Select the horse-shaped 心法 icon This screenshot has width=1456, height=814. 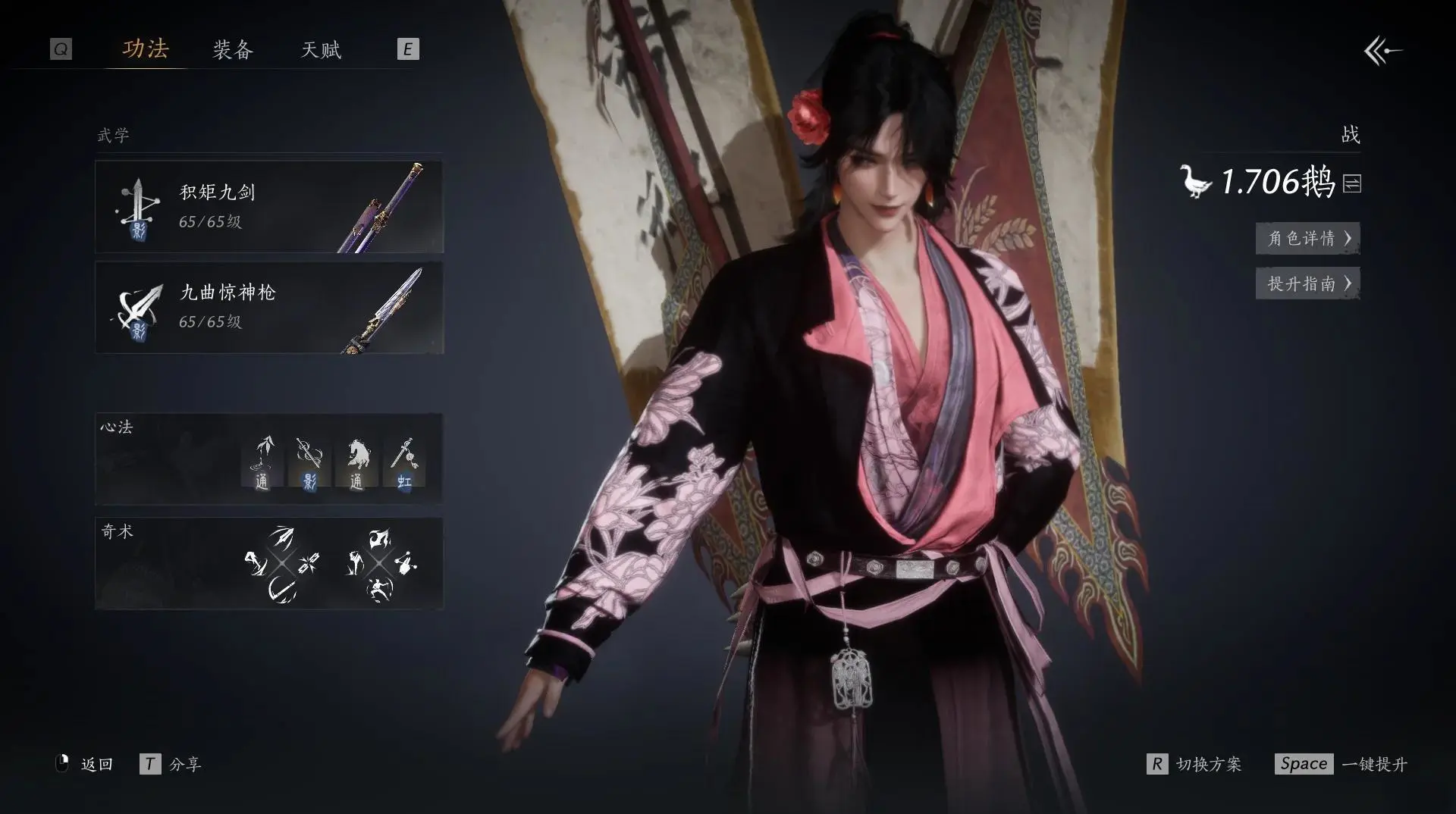[x=357, y=462]
